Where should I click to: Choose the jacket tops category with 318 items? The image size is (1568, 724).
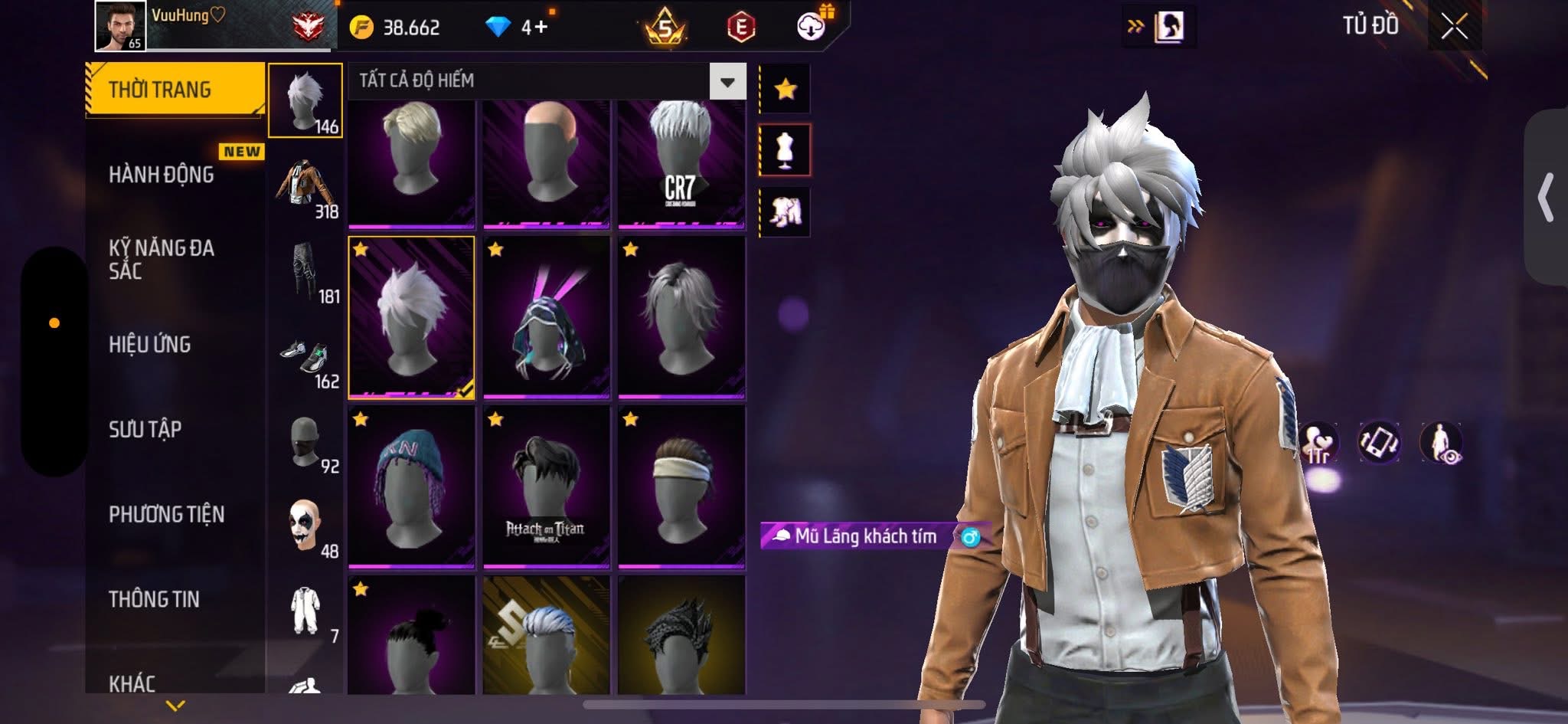305,187
